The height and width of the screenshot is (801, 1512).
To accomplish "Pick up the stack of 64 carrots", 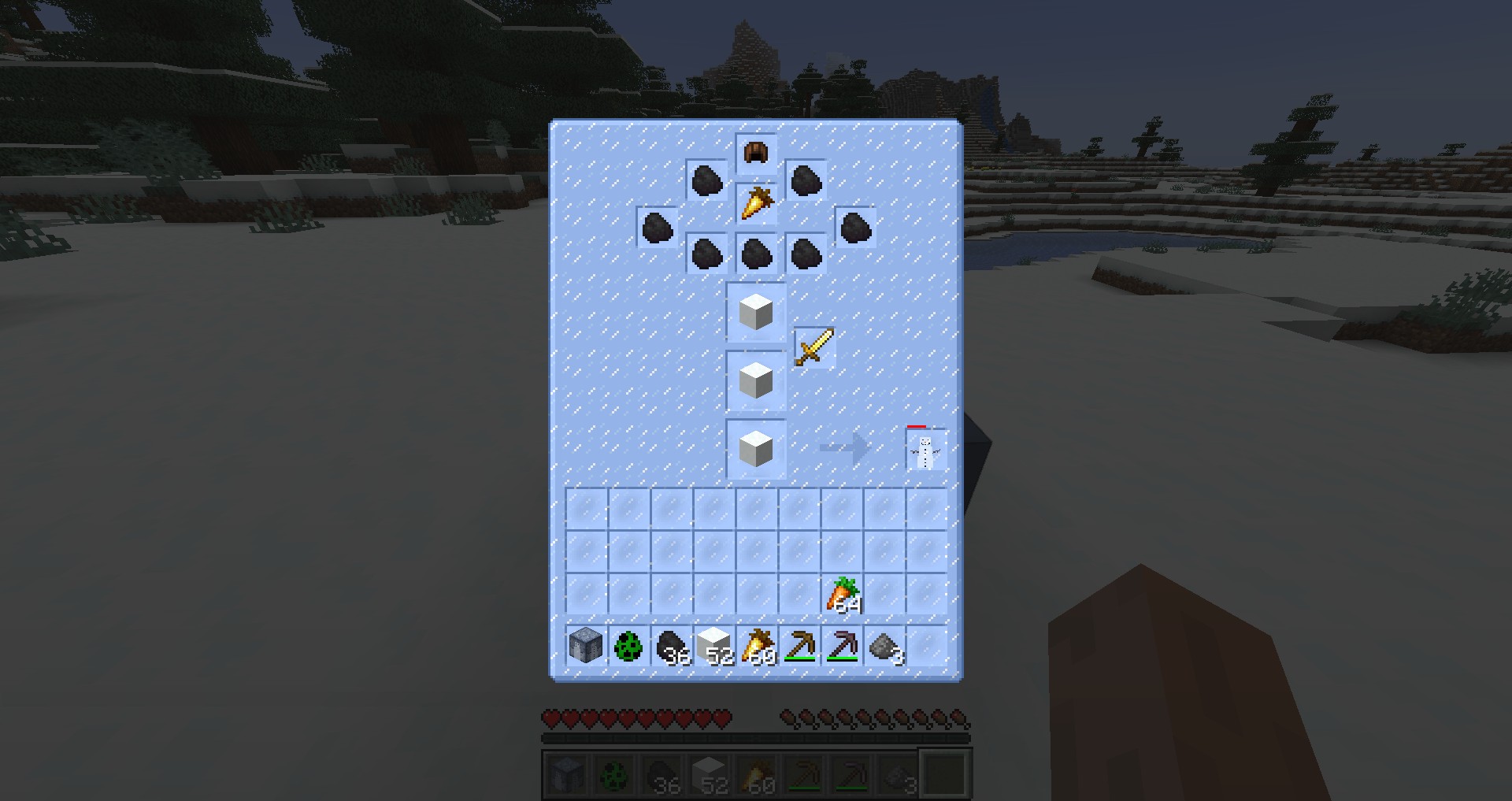I will coord(843,595).
